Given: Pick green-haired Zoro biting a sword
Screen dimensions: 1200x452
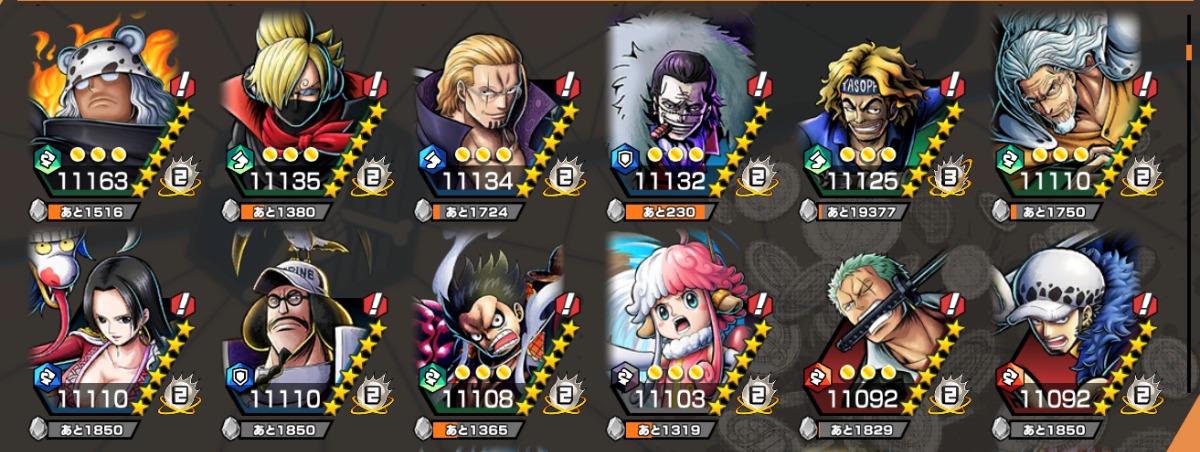Looking at the screenshot, I should (875, 318).
